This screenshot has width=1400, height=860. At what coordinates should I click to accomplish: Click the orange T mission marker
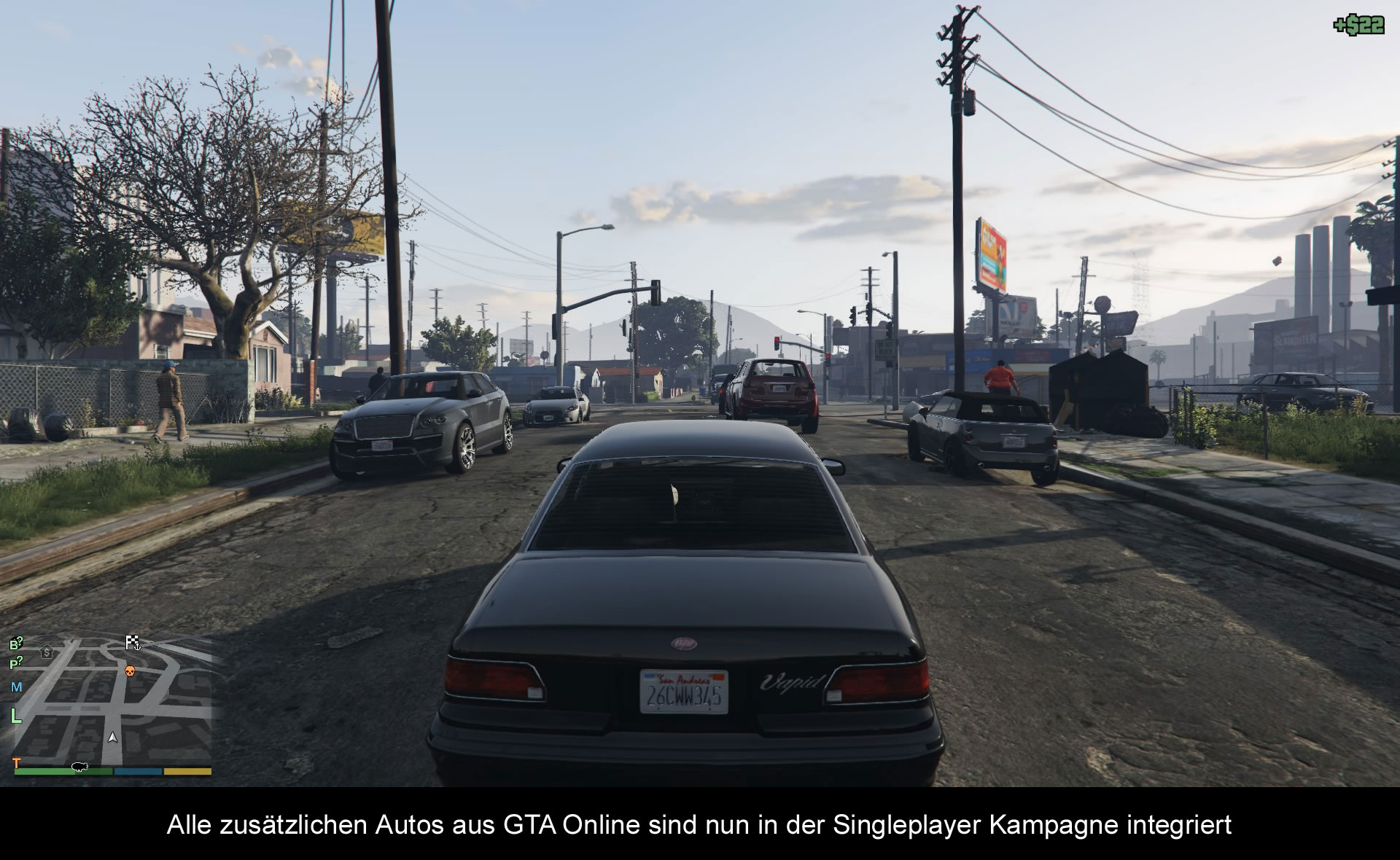point(17,763)
